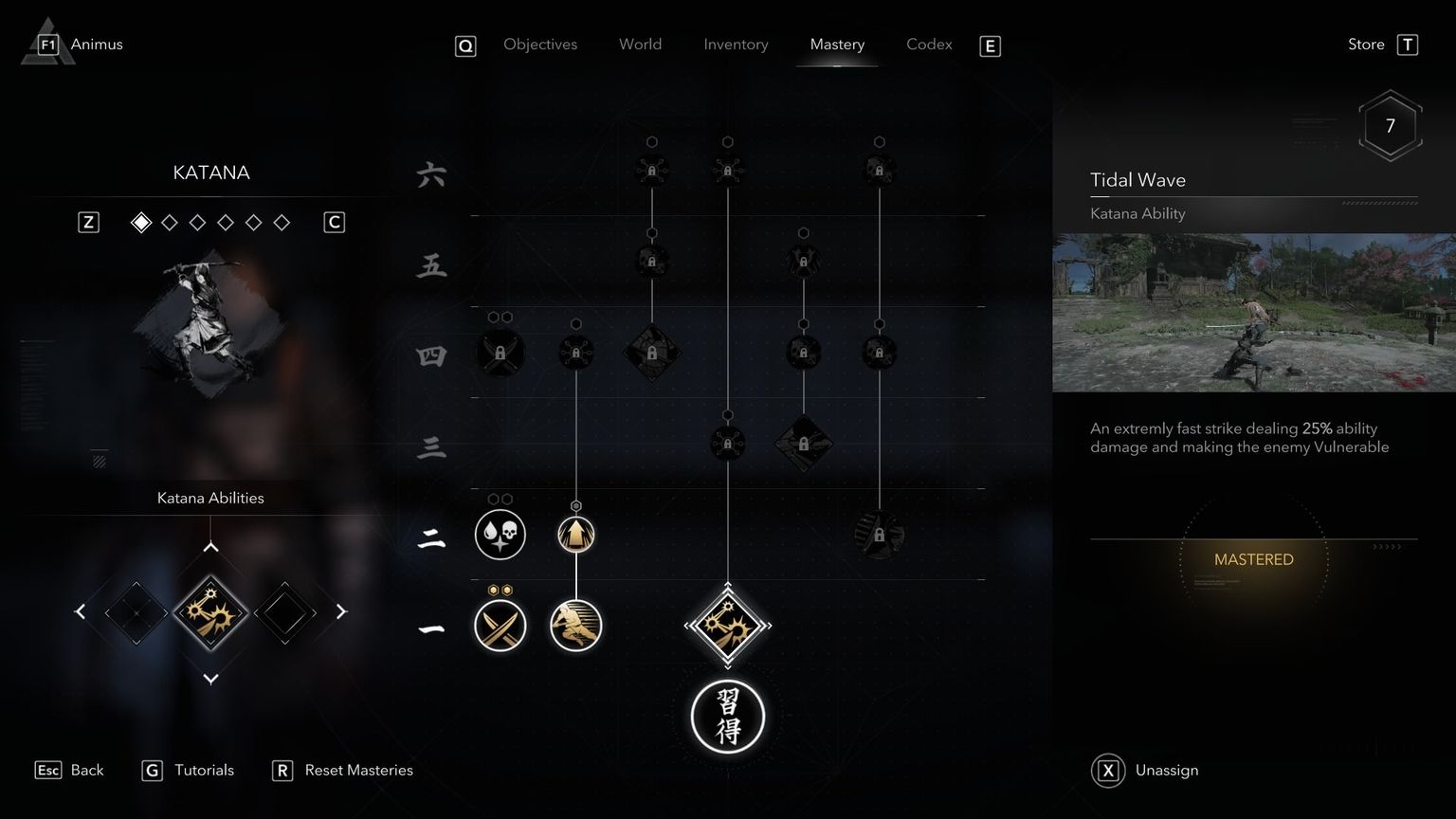Click the 習得 node at the tree base

(727, 718)
